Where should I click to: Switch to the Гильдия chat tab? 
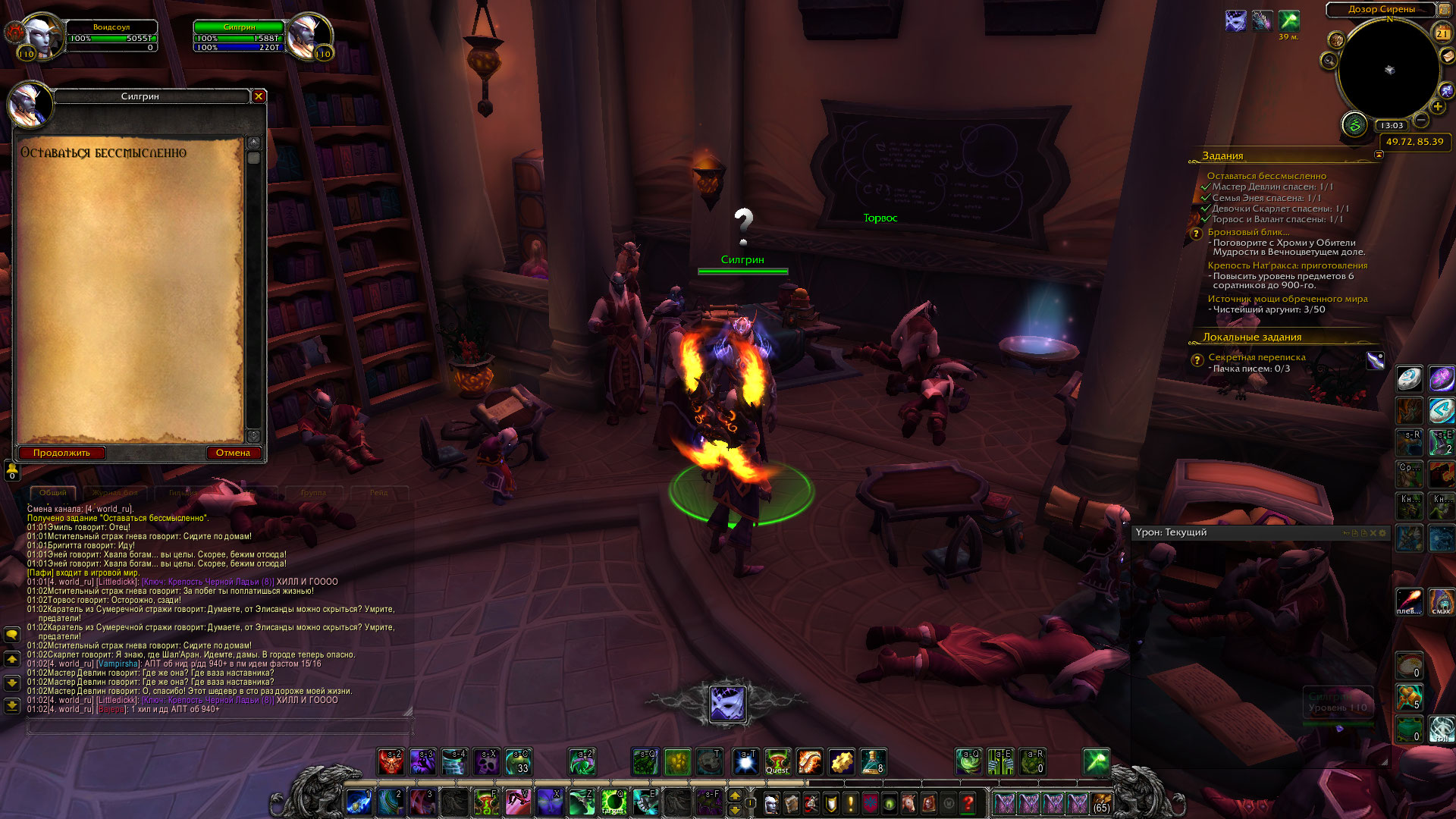[183, 493]
